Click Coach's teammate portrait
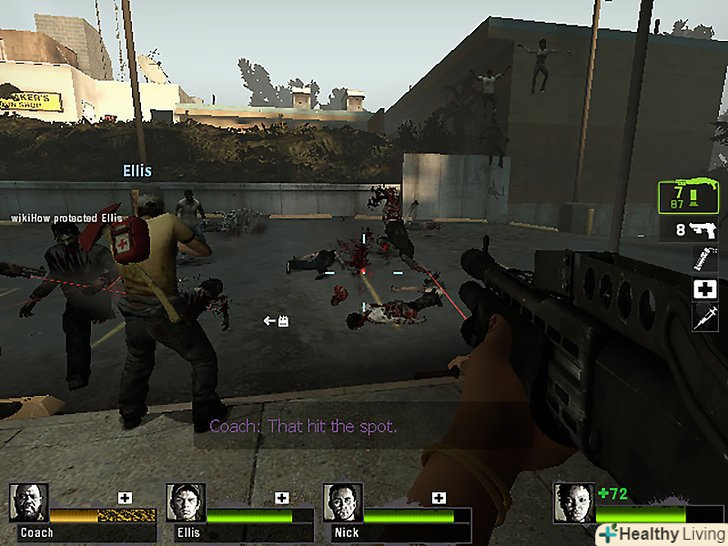728x546 pixels. pos(28,503)
